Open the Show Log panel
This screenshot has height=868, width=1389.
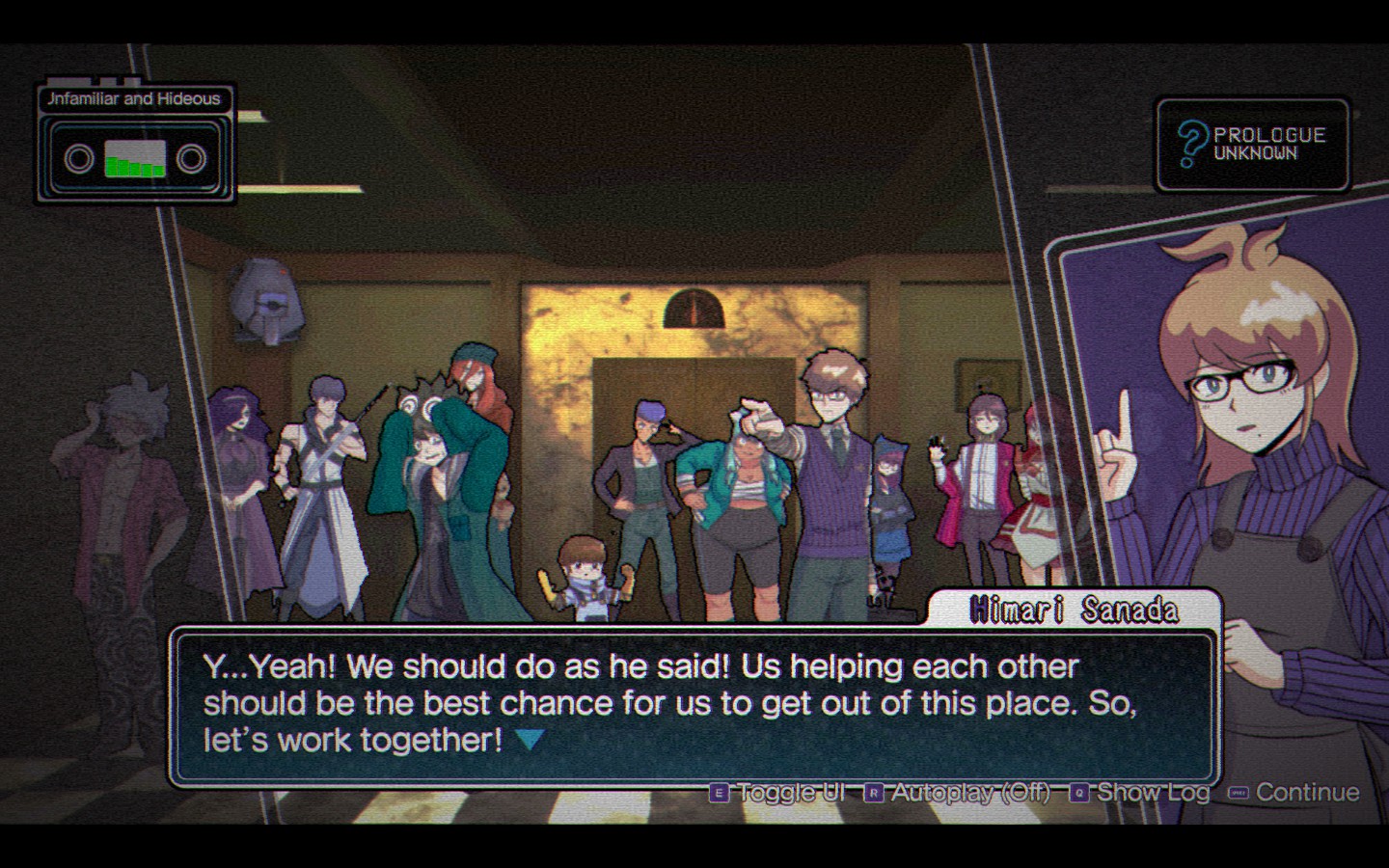1151,793
